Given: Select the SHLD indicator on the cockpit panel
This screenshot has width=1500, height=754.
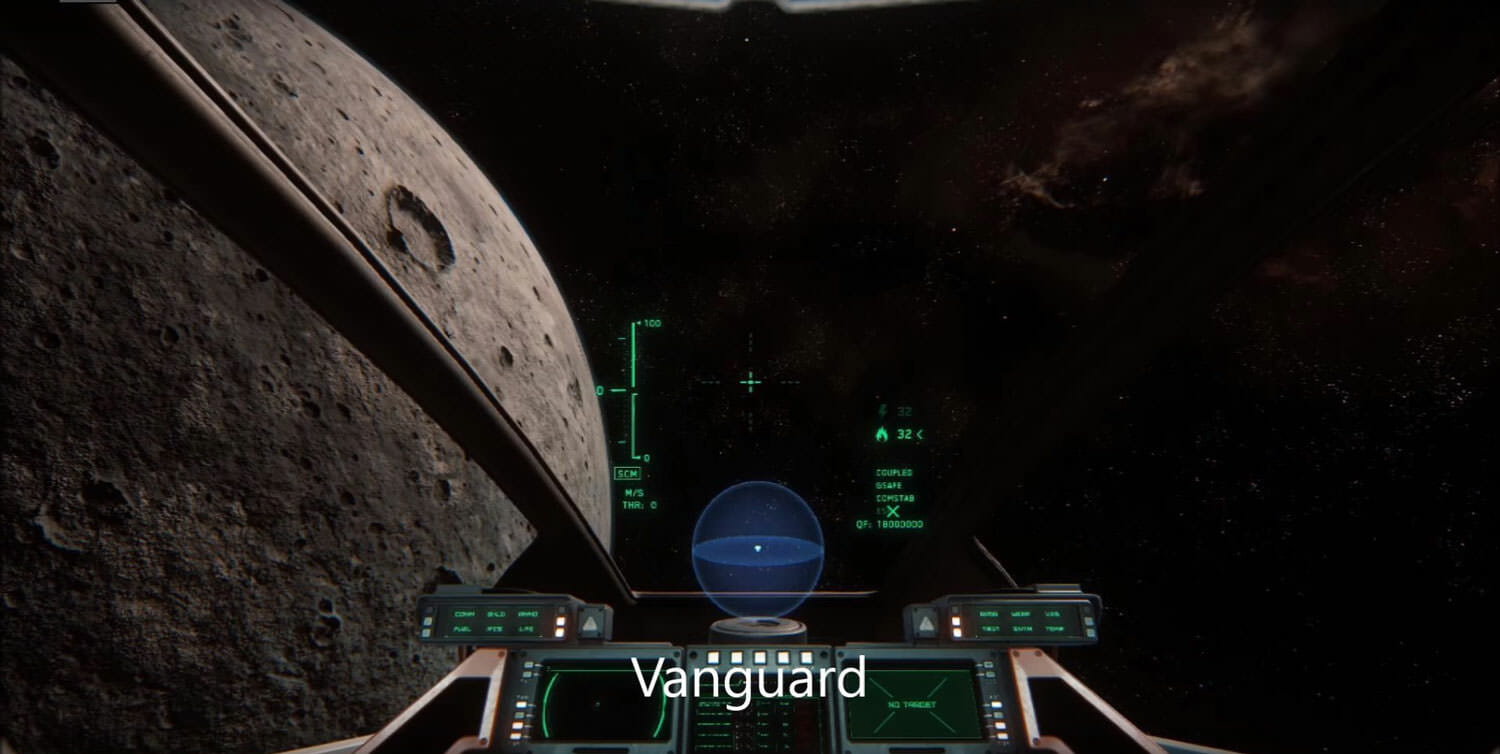Looking at the screenshot, I should click(496, 614).
